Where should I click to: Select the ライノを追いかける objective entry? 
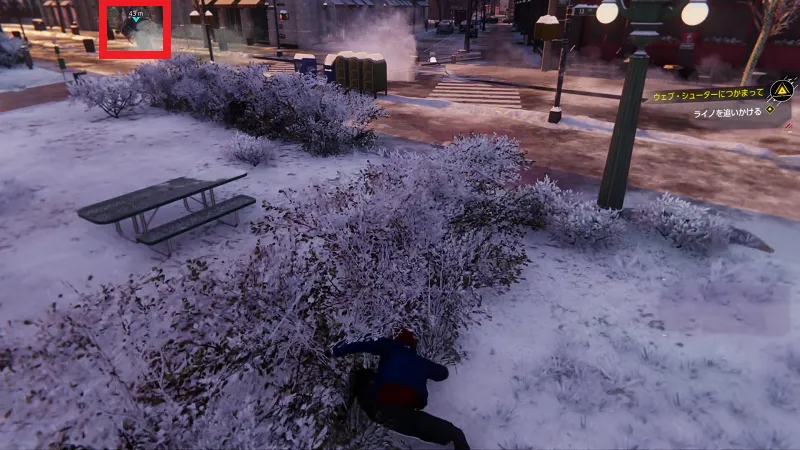(x=727, y=112)
